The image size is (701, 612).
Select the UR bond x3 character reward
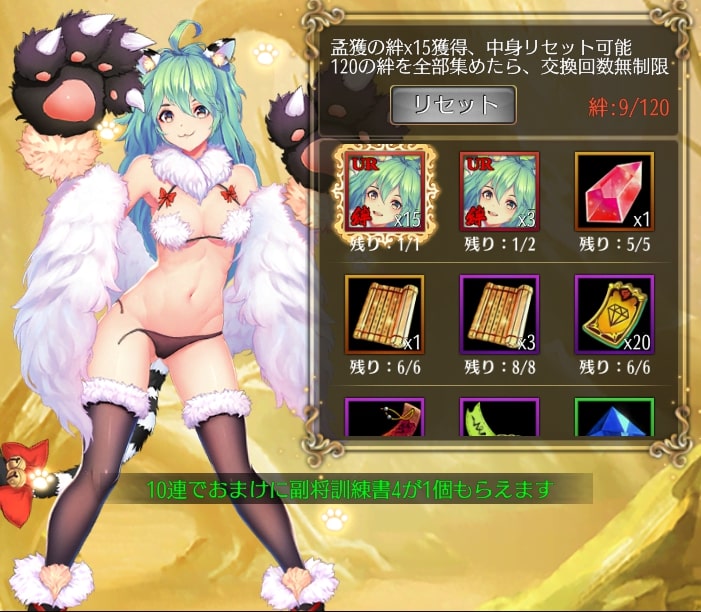click(x=498, y=191)
